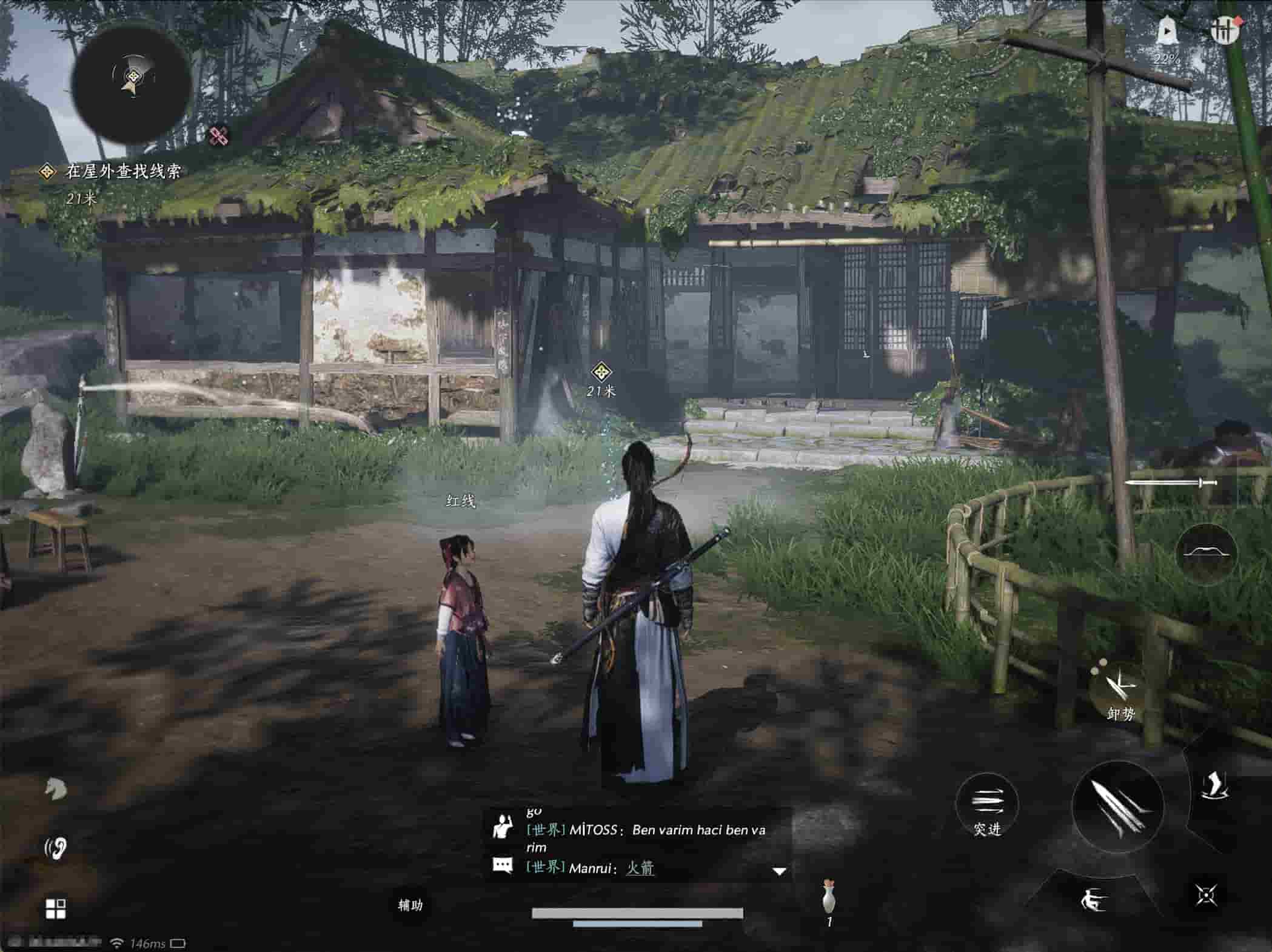Click the 火箭 link in chat

(x=640, y=868)
